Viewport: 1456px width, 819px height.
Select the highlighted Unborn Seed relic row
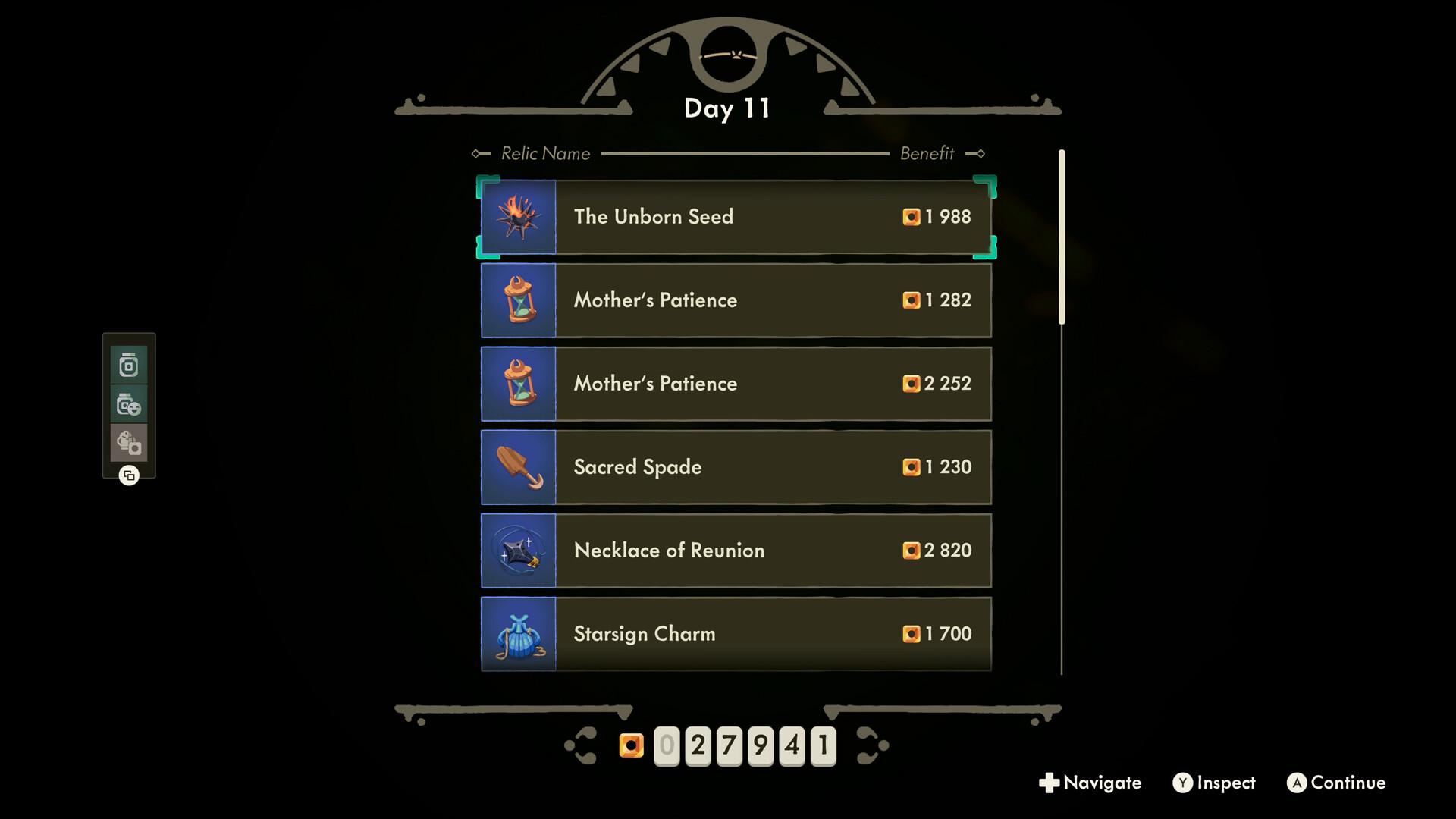click(x=736, y=217)
